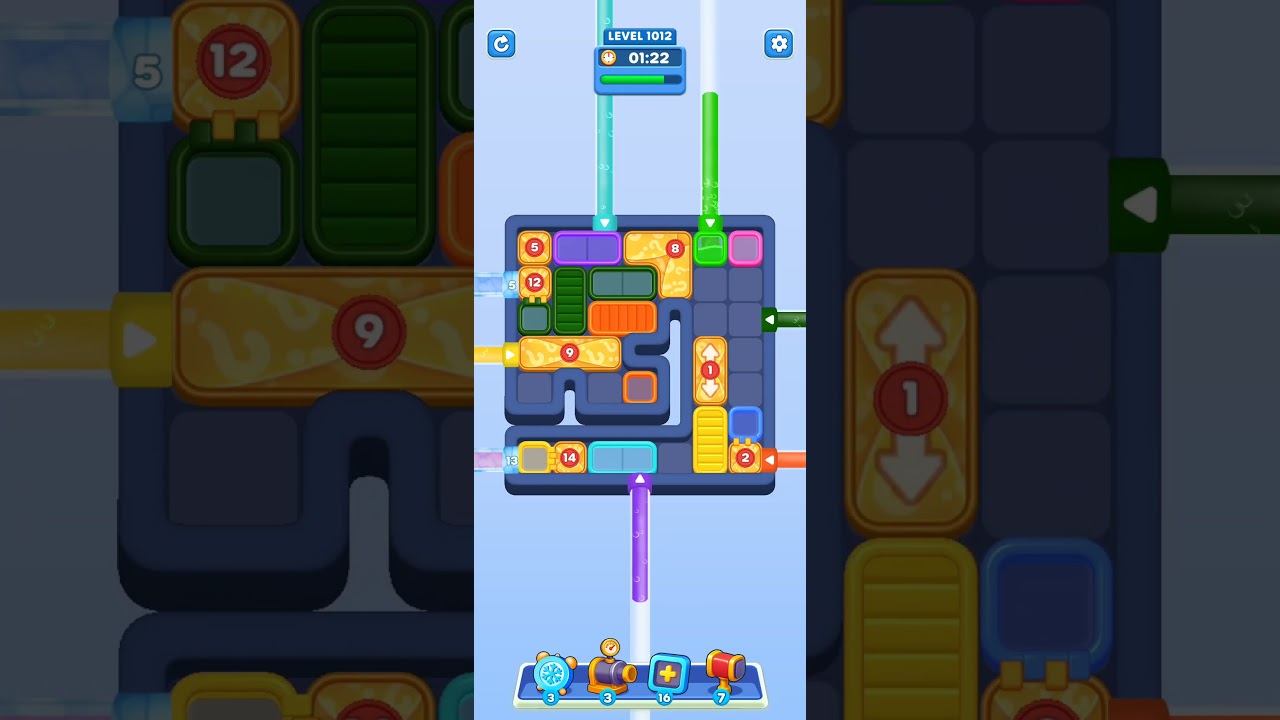Tap the green block beside the pink block

[x=709, y=250]
